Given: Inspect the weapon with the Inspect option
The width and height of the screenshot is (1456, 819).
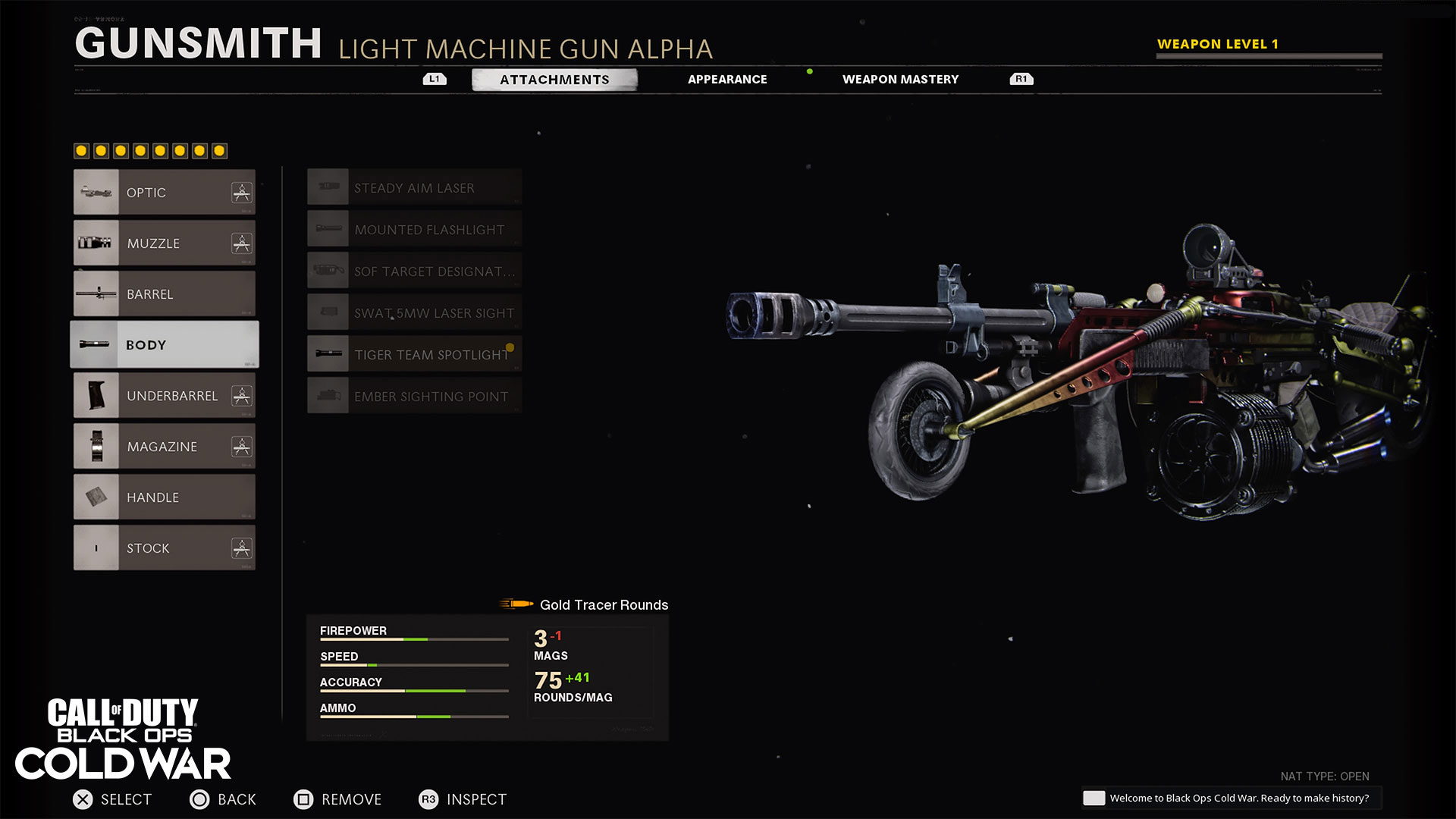Looking at the screenshot, I should (463, 799).
